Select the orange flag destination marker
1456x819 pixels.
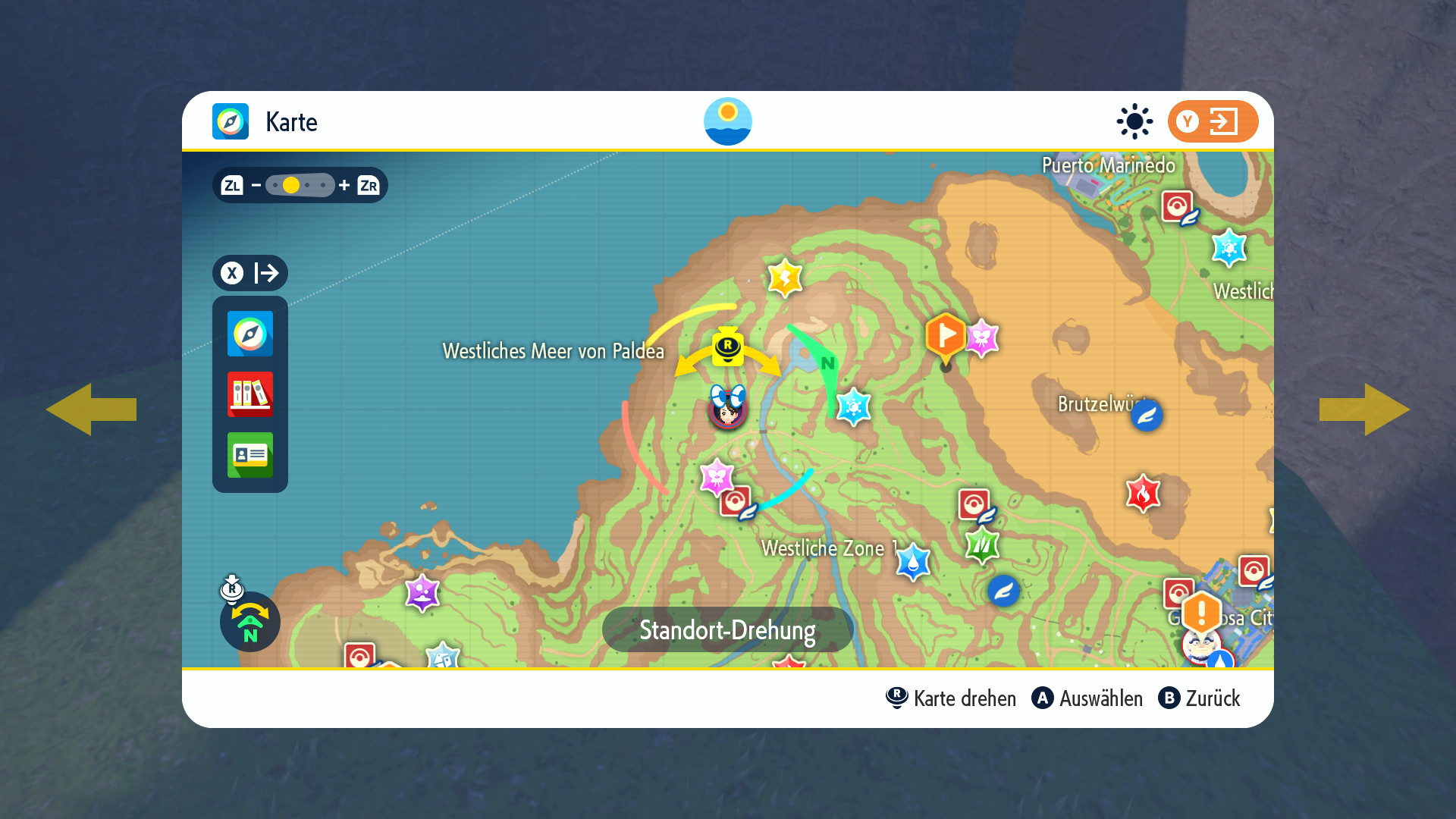(x=946, y=335)
